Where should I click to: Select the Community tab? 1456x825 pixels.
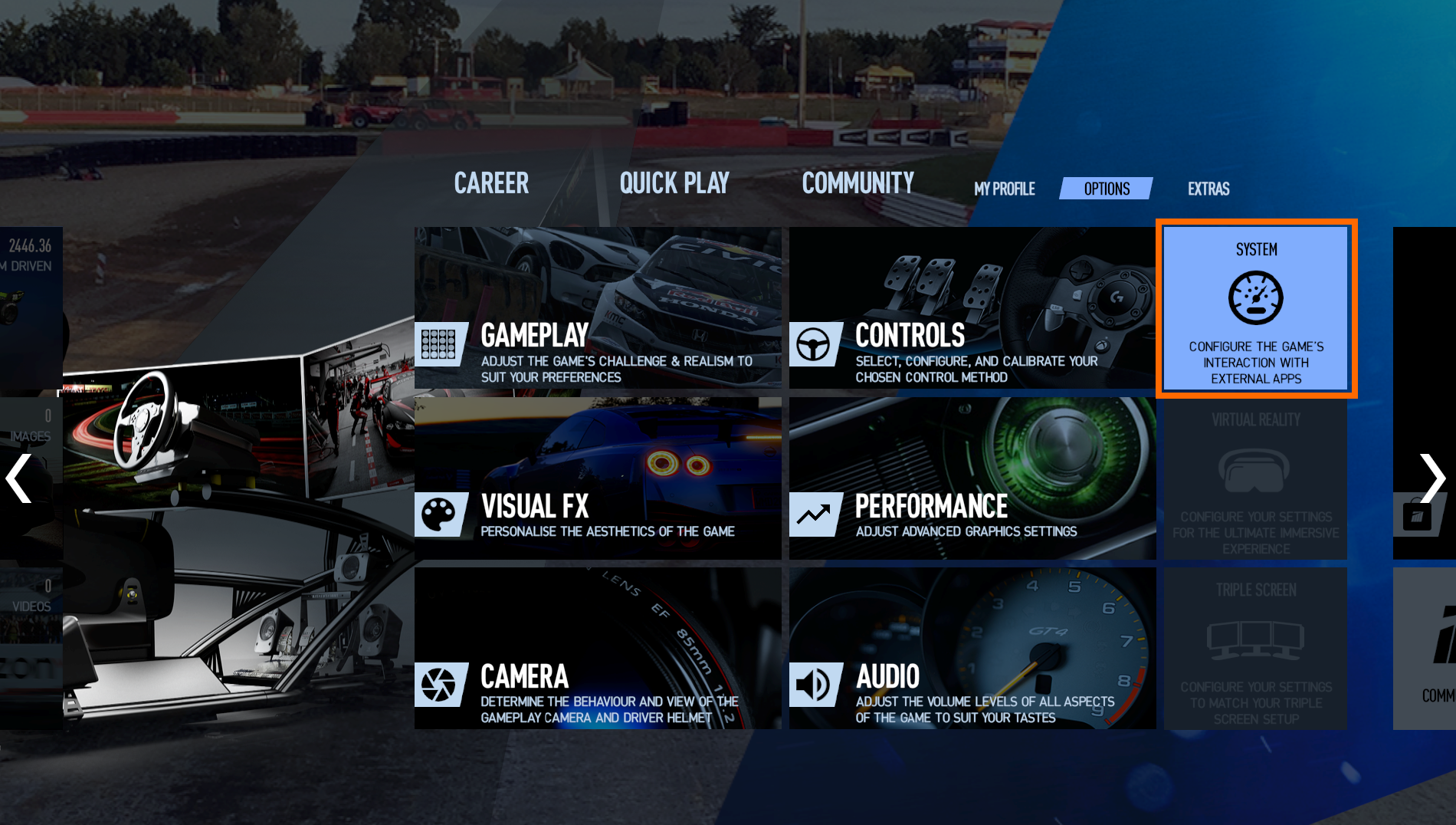(858, 183)
